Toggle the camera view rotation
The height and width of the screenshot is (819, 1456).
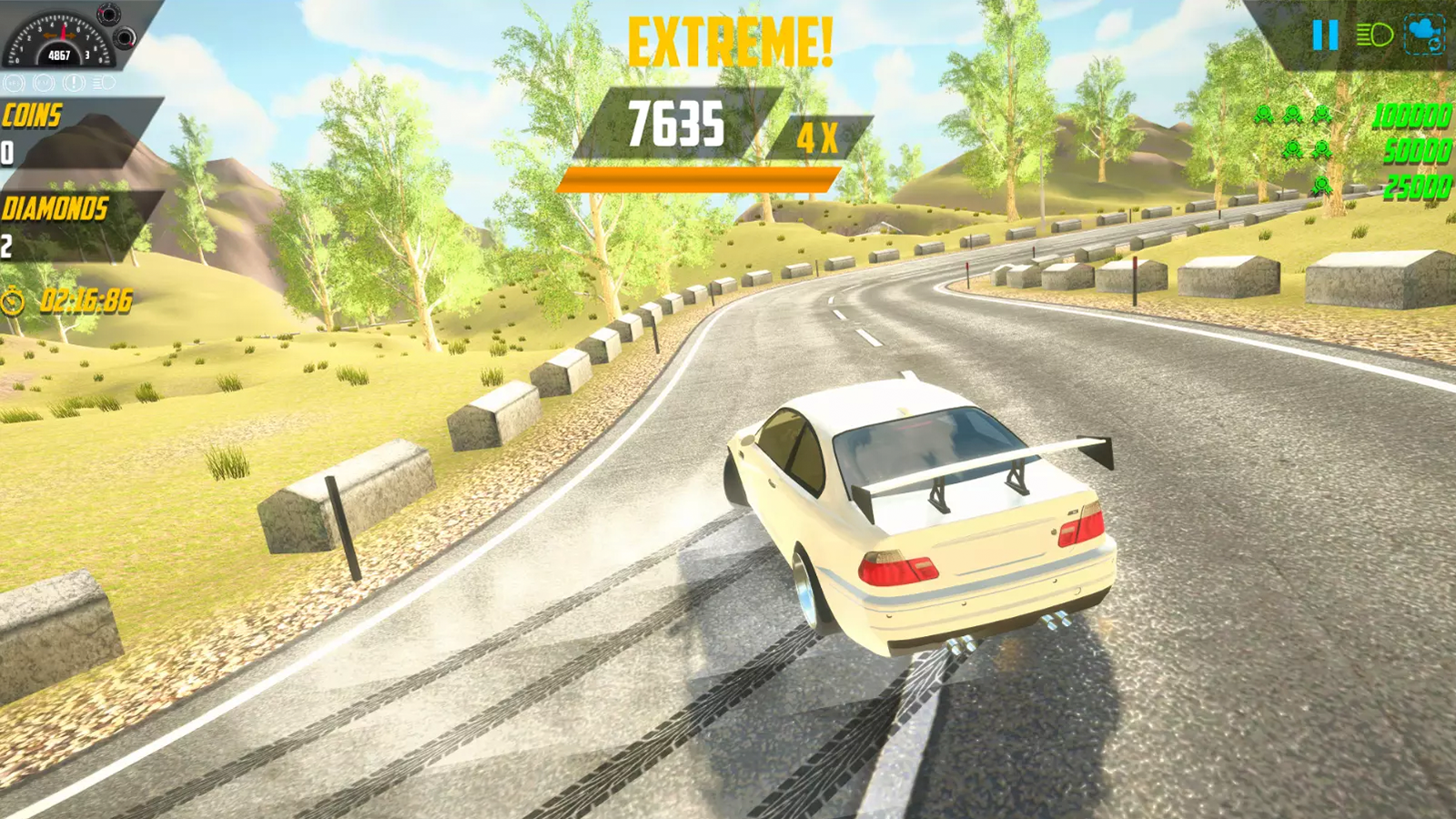(1424, 36)
